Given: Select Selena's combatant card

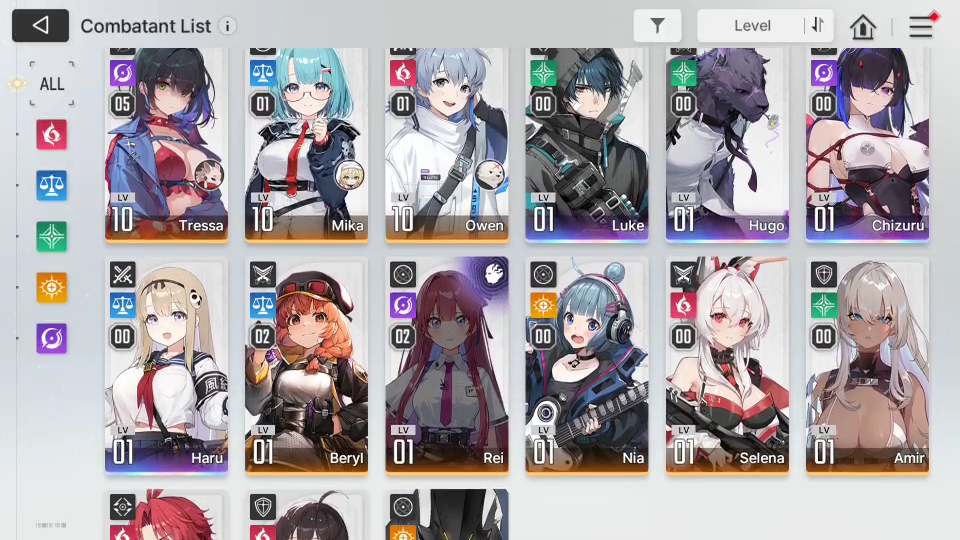Looking at the screenshot, I should [x=726, y=365].
